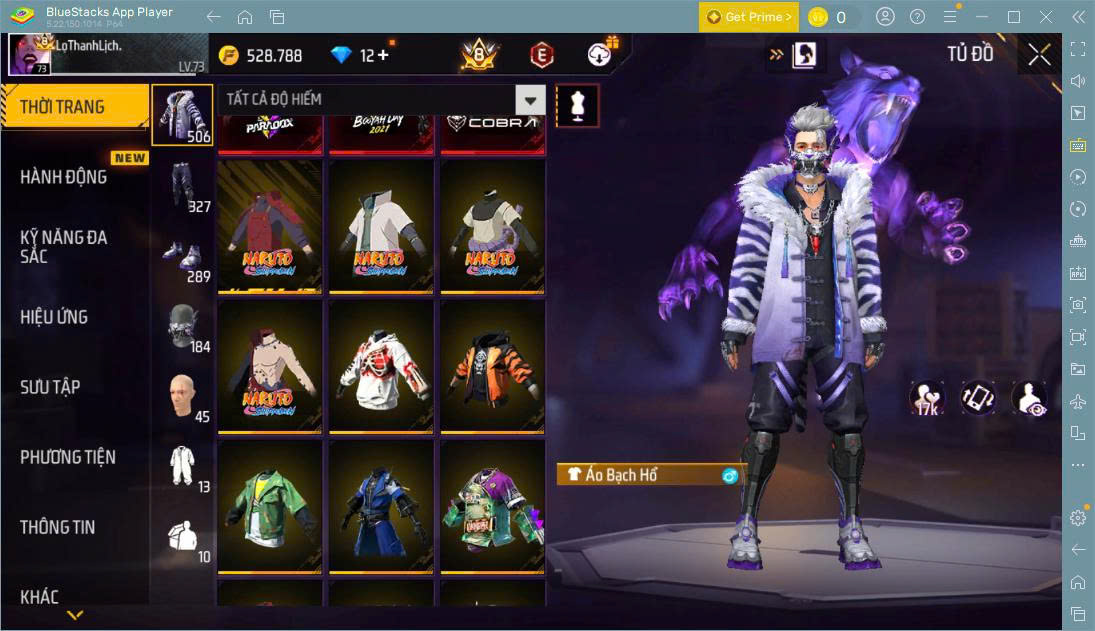Click the BlueStacks Get Prime button
The height and width of the screenshot is (631, 1095).
(x=749, y=17)
